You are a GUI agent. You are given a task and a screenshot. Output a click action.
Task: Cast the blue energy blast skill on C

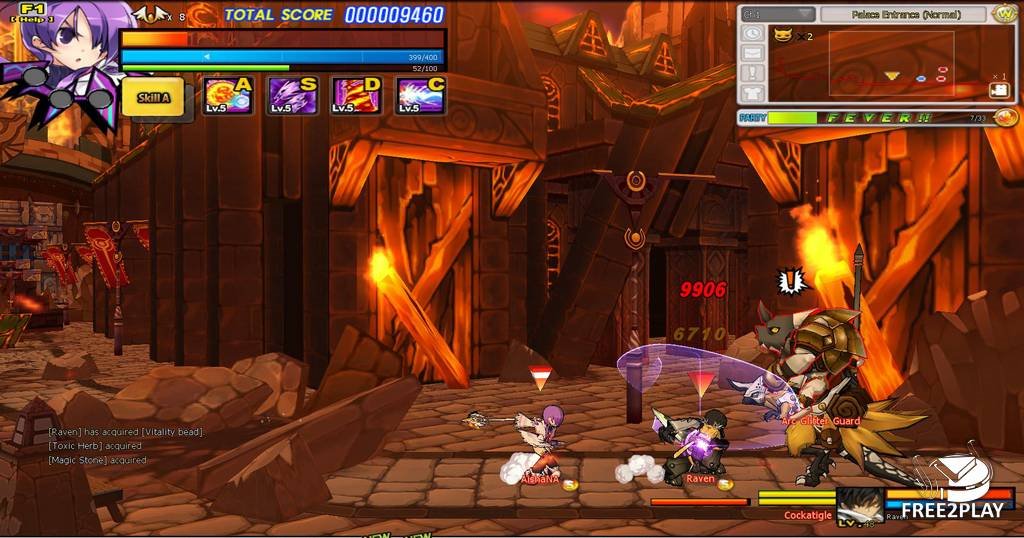point(420,96)
